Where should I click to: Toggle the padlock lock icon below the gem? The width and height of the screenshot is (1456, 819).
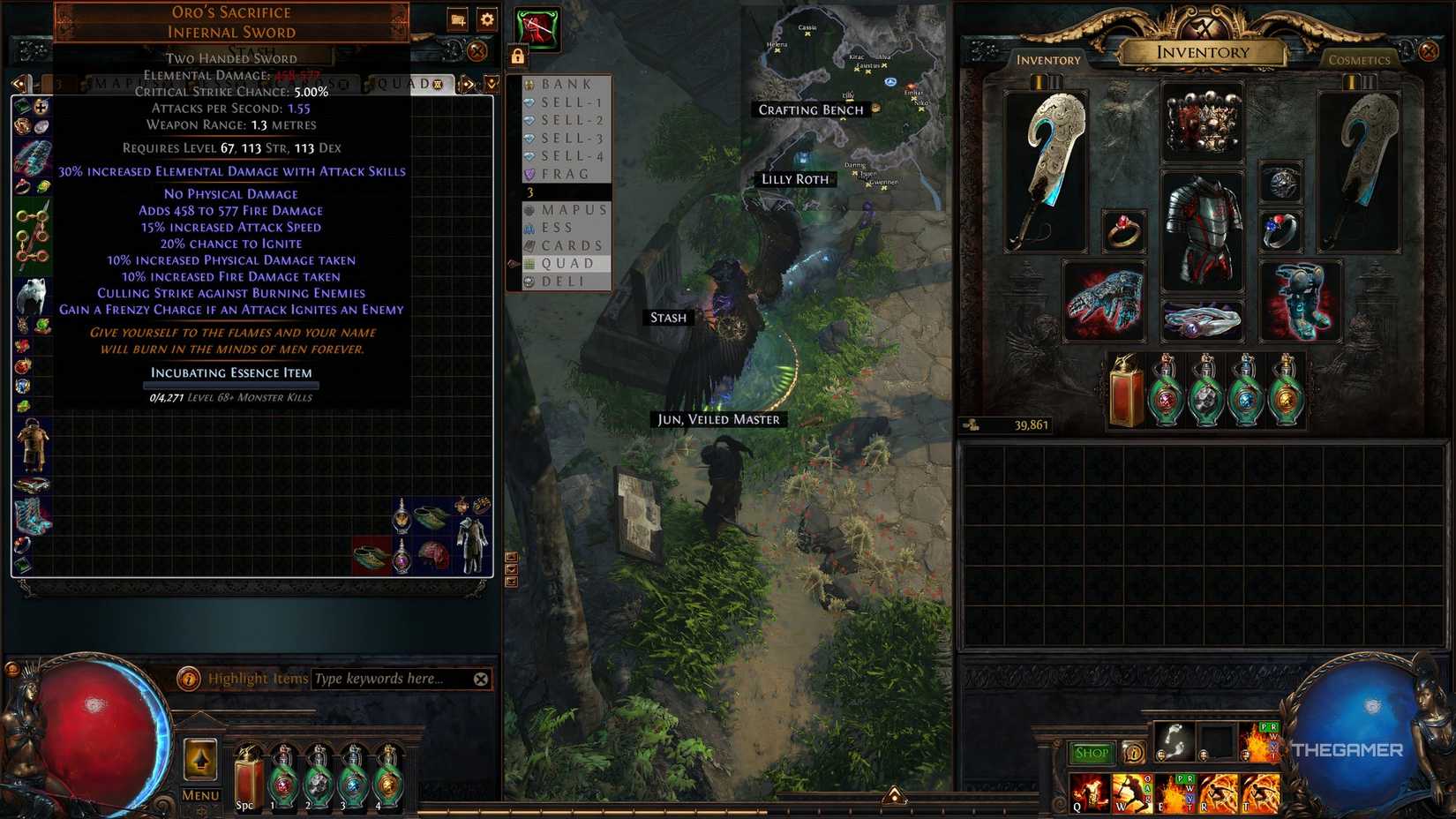point(518,56)
